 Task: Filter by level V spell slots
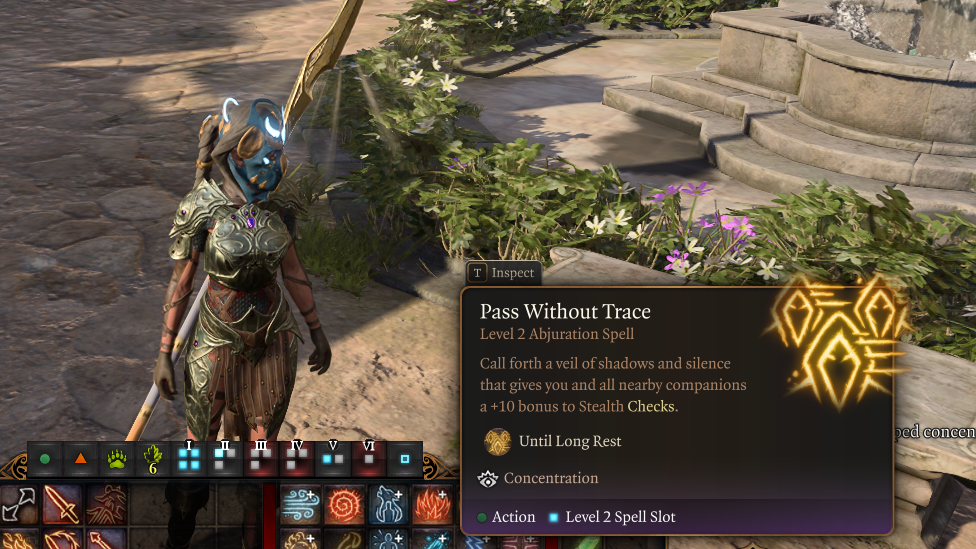(333, 458)
